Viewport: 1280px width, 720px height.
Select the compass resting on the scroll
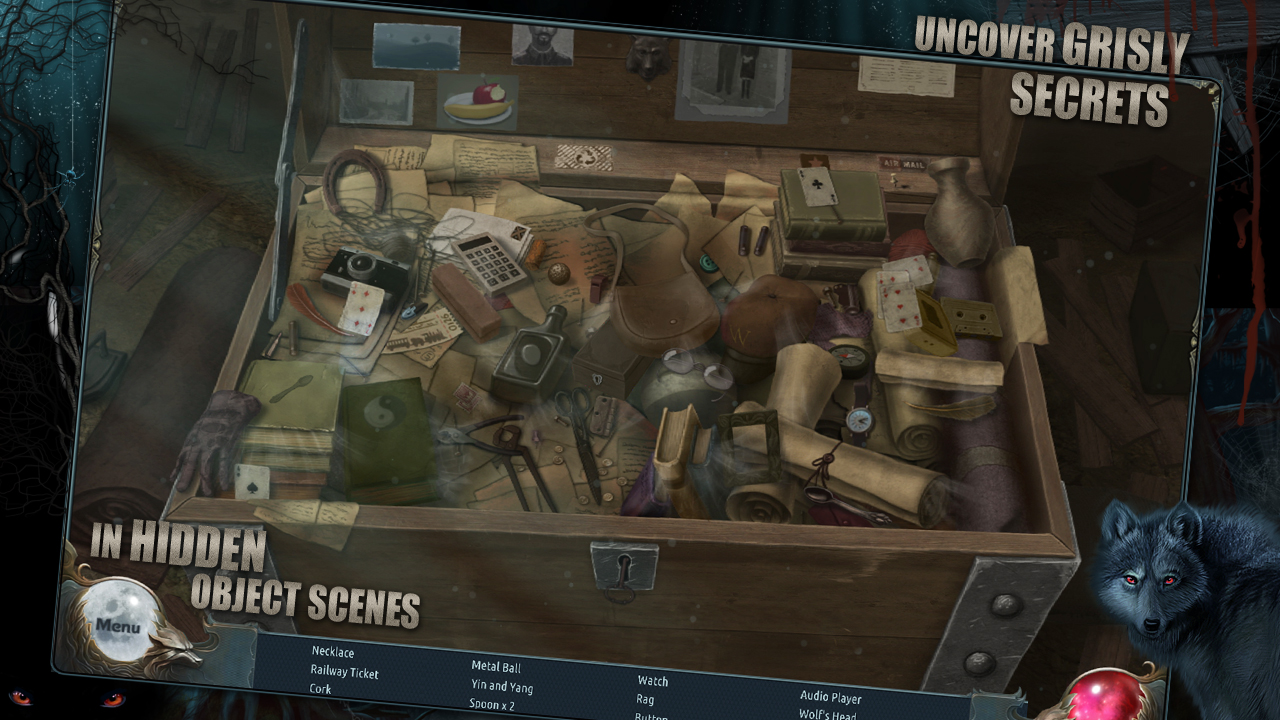(x=849, y=356)
